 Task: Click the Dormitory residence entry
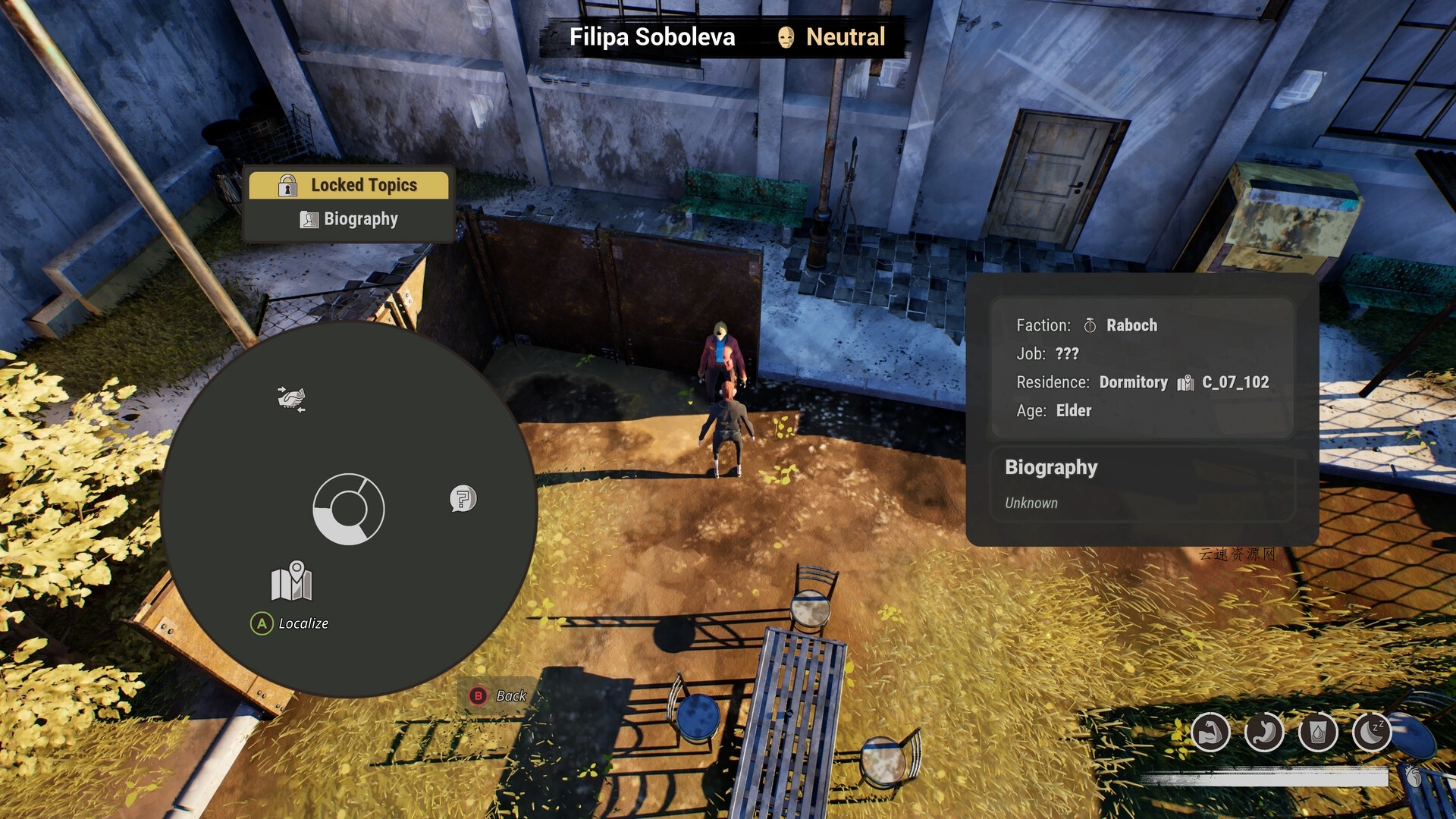tap(1134, 382)
